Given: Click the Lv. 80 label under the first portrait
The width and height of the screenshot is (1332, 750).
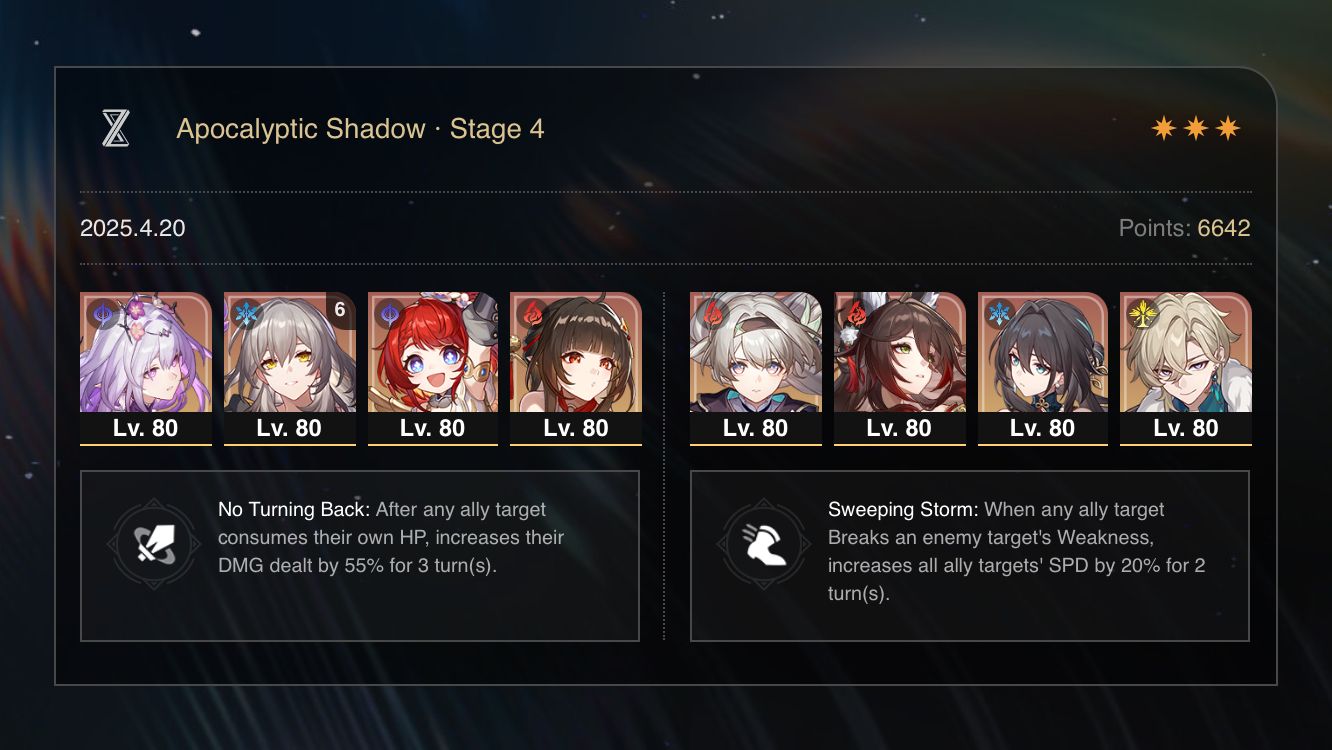Looking at the screenshot, I should tap(145, 428).
